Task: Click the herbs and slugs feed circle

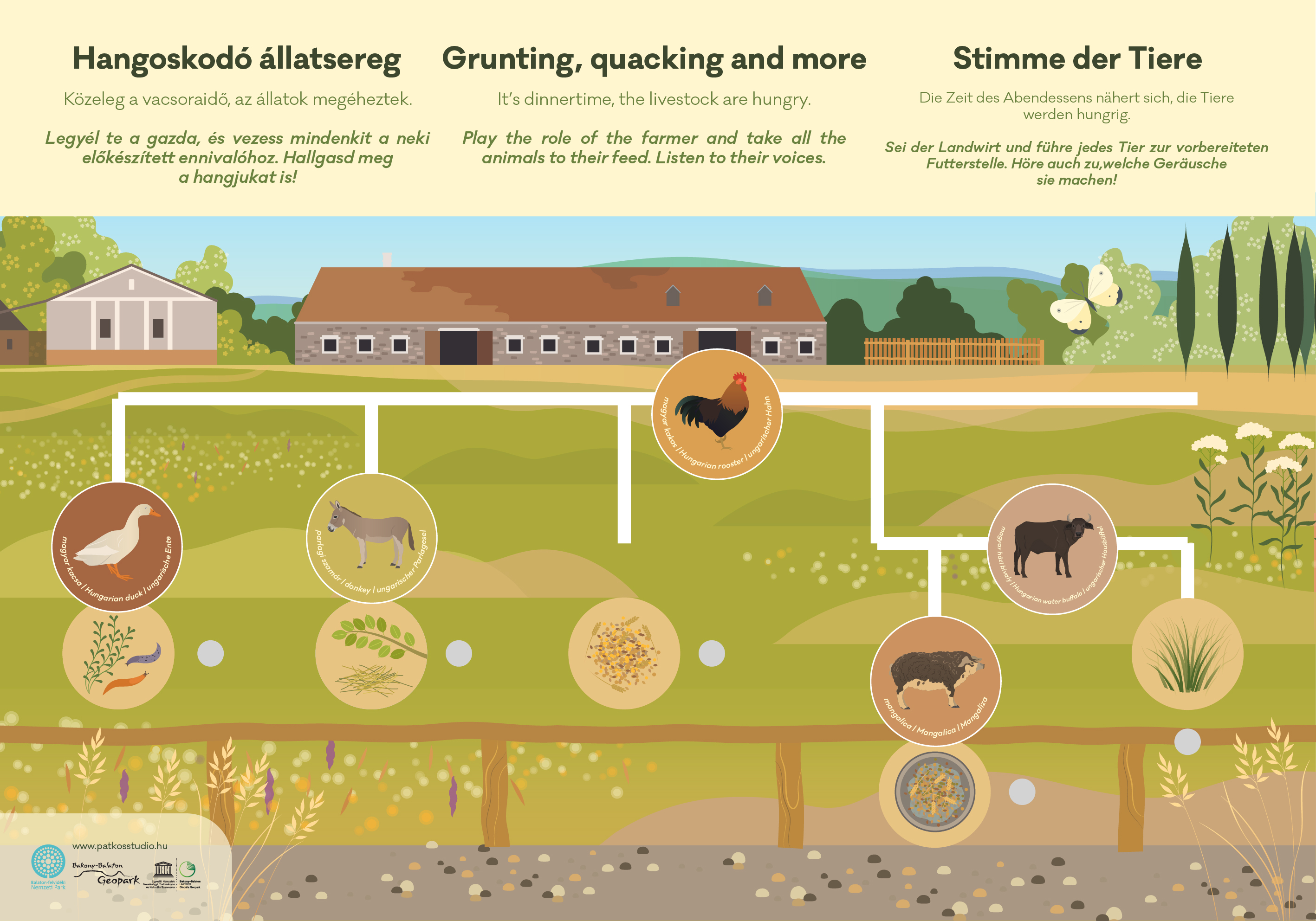Action: [118, 654]
